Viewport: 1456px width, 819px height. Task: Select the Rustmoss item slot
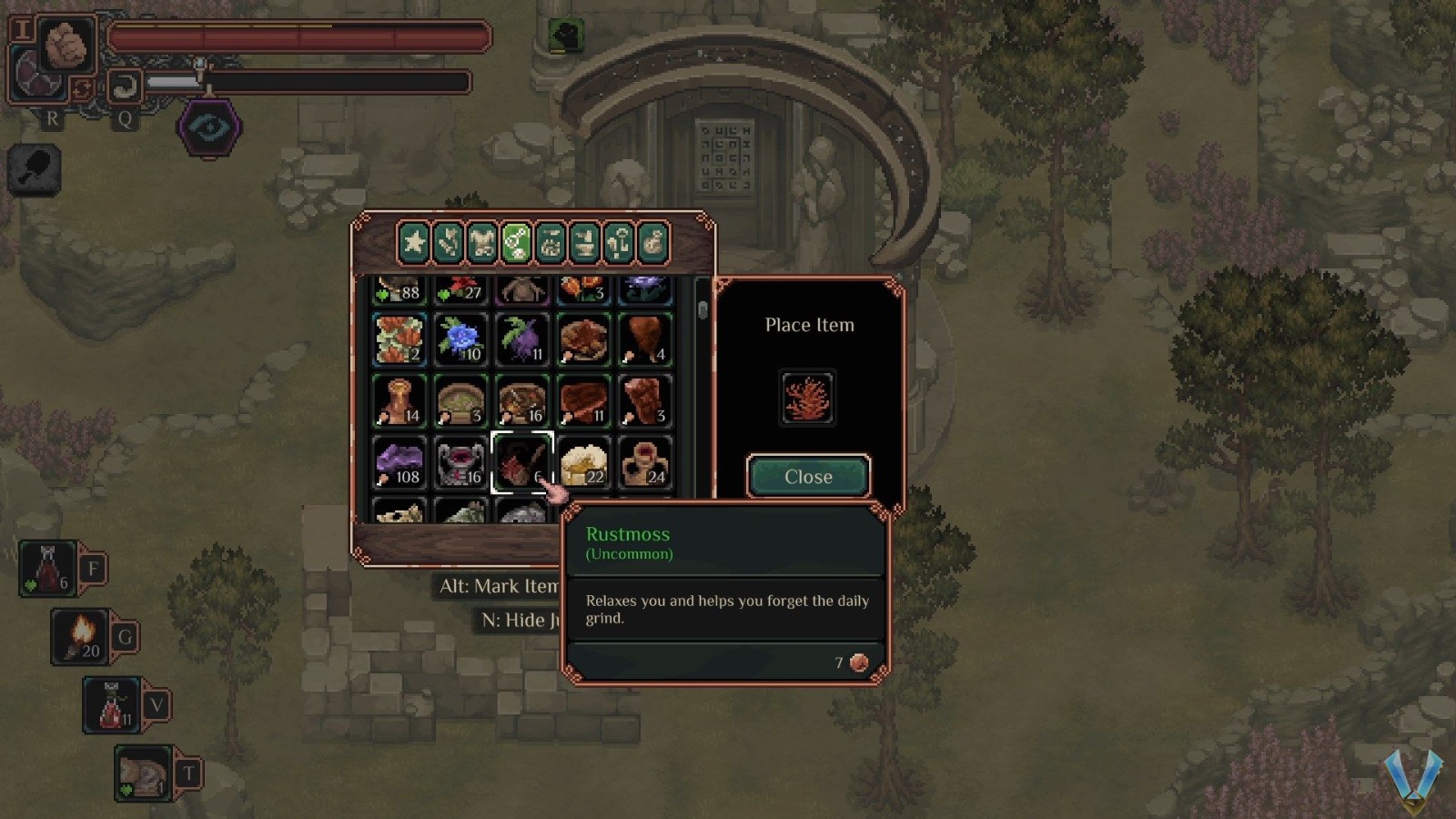point(522,462)
